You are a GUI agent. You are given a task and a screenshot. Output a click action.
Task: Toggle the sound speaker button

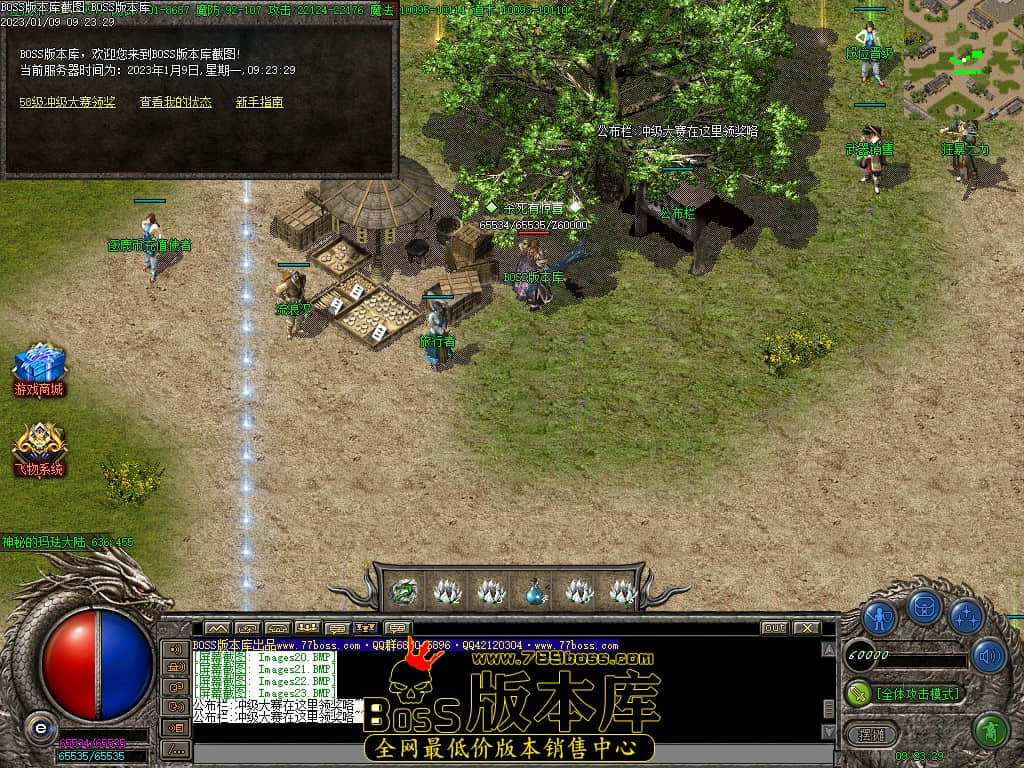pos(988,656)
